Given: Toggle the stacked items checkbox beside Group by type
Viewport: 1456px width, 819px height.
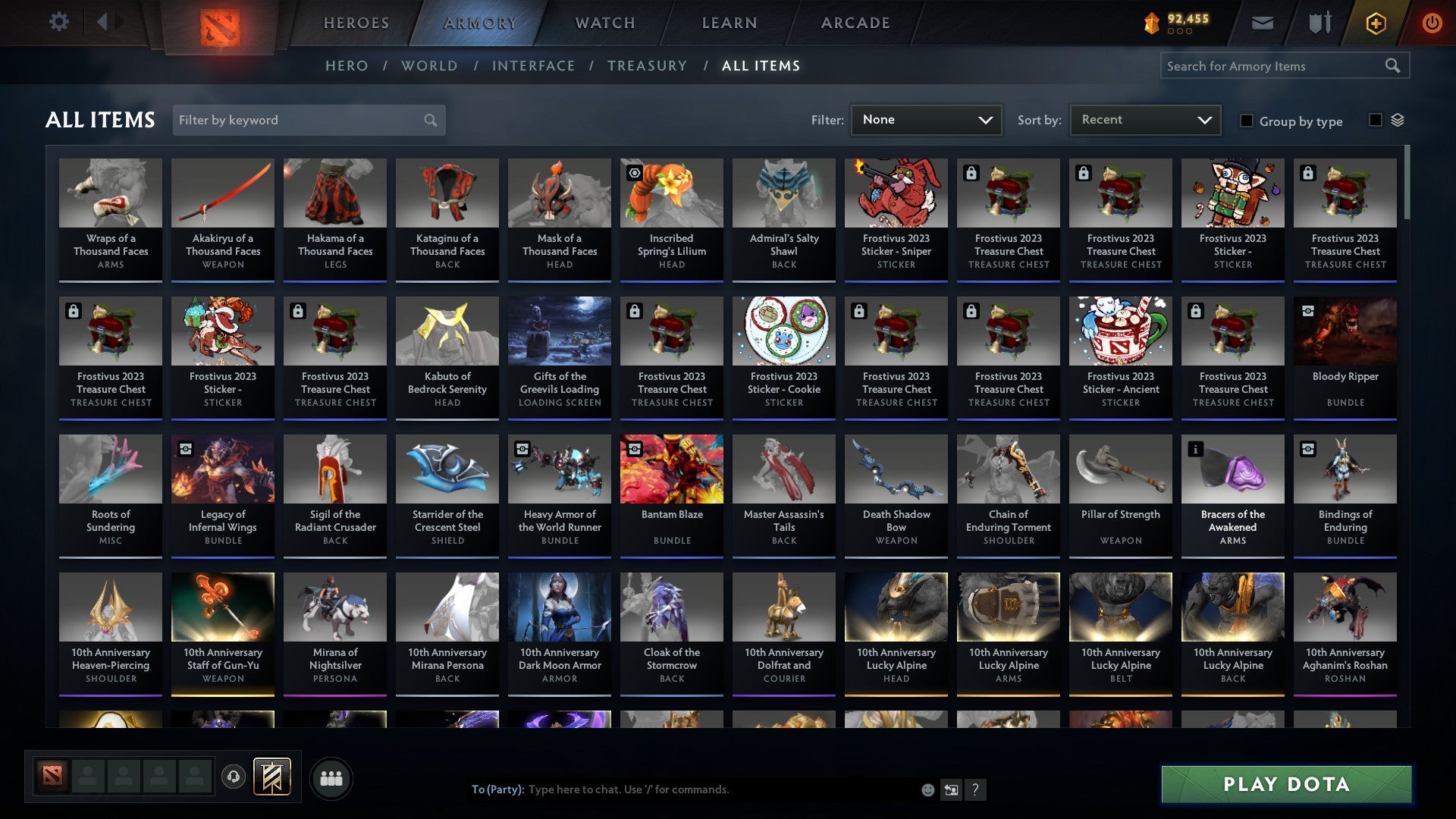Looking at the screenshot, I should (x=1374, y=121).
